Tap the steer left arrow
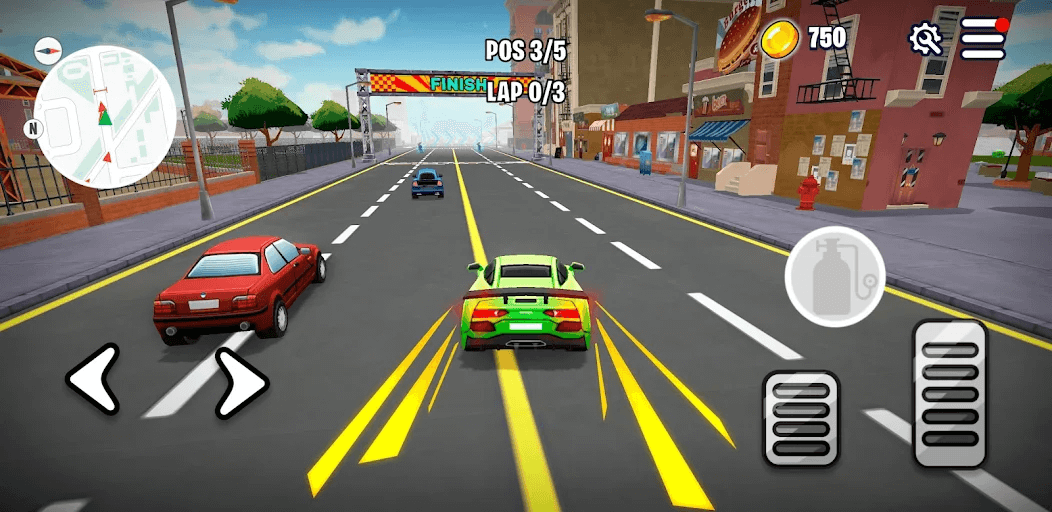The image size is (1052, 512). pyautogui.click(x=92, y=379)
